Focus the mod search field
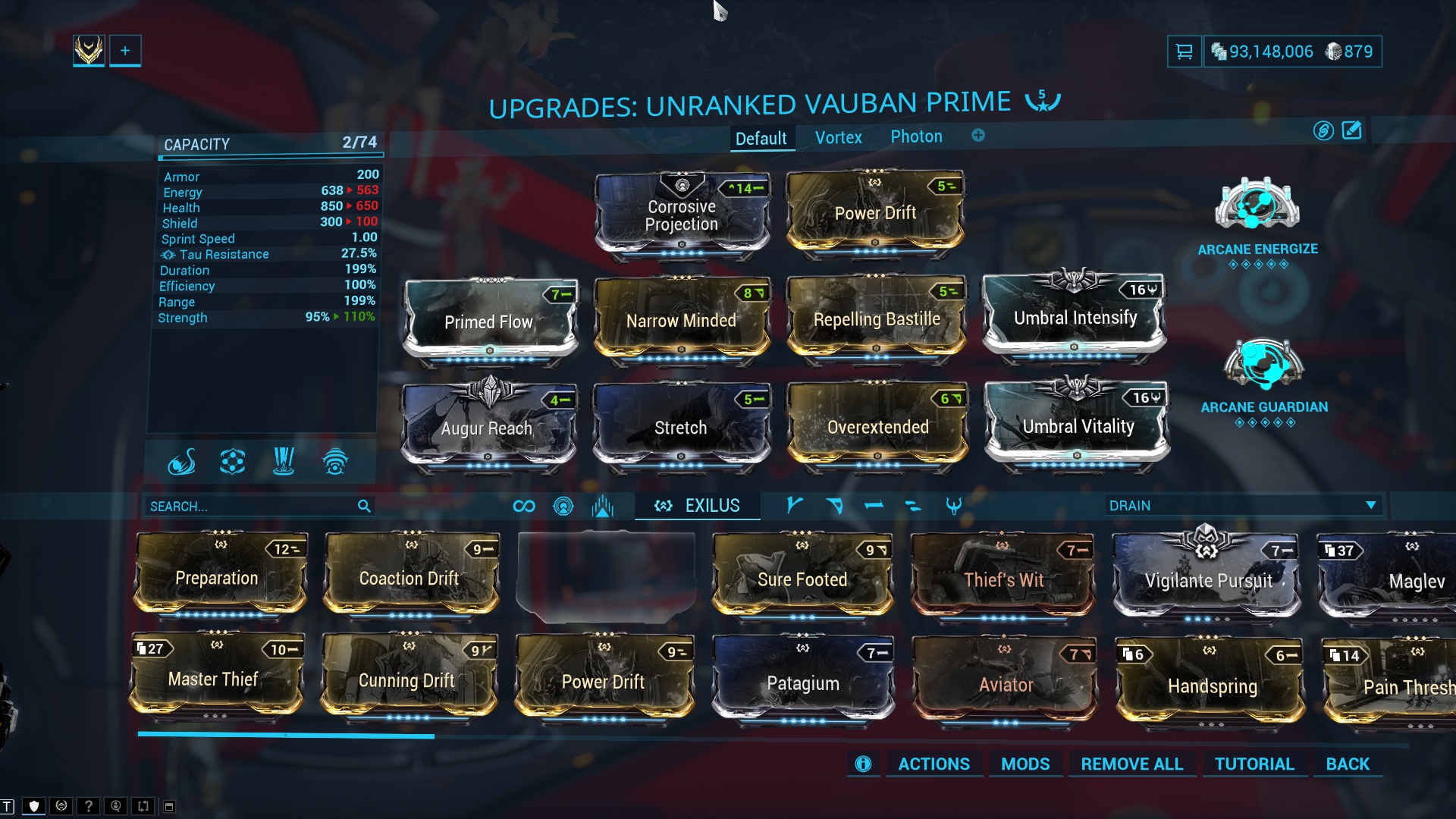The image size is (1456, 819). [250, 506]
